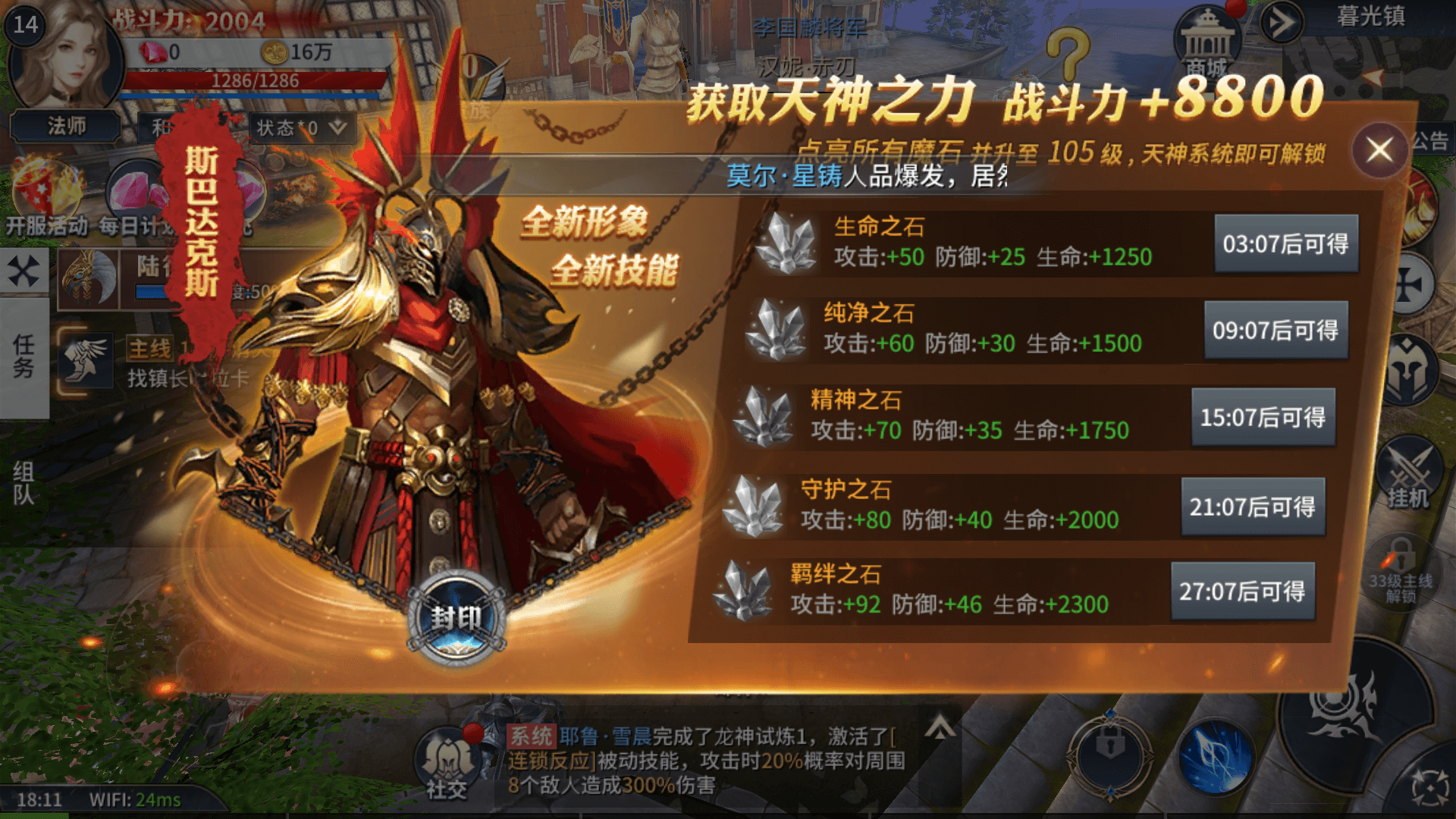Choose the 羁绊之石 27:07后可得 button
This screenshot has height=819, width=1456.
1242,591
